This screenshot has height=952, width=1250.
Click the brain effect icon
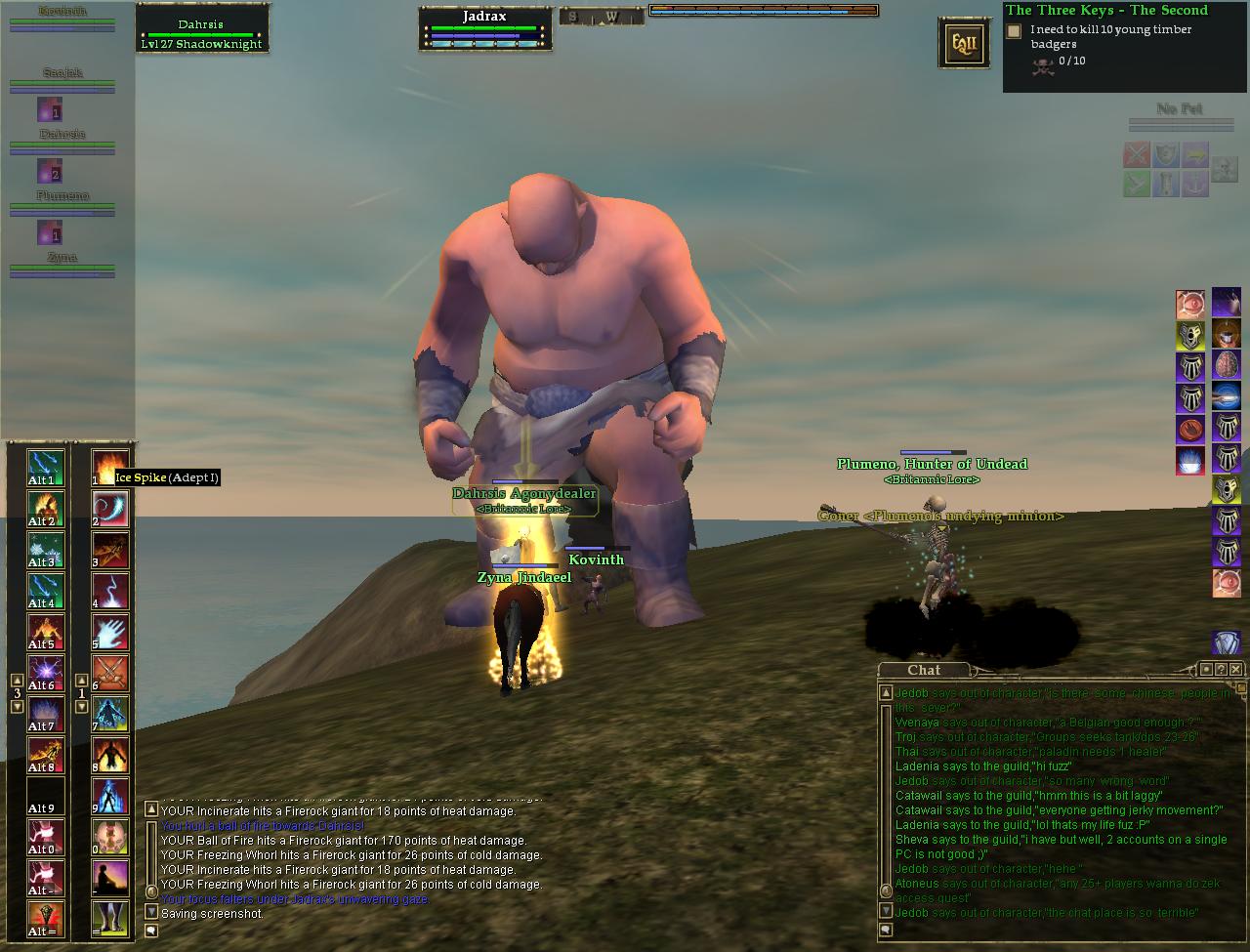point(1227,366)
